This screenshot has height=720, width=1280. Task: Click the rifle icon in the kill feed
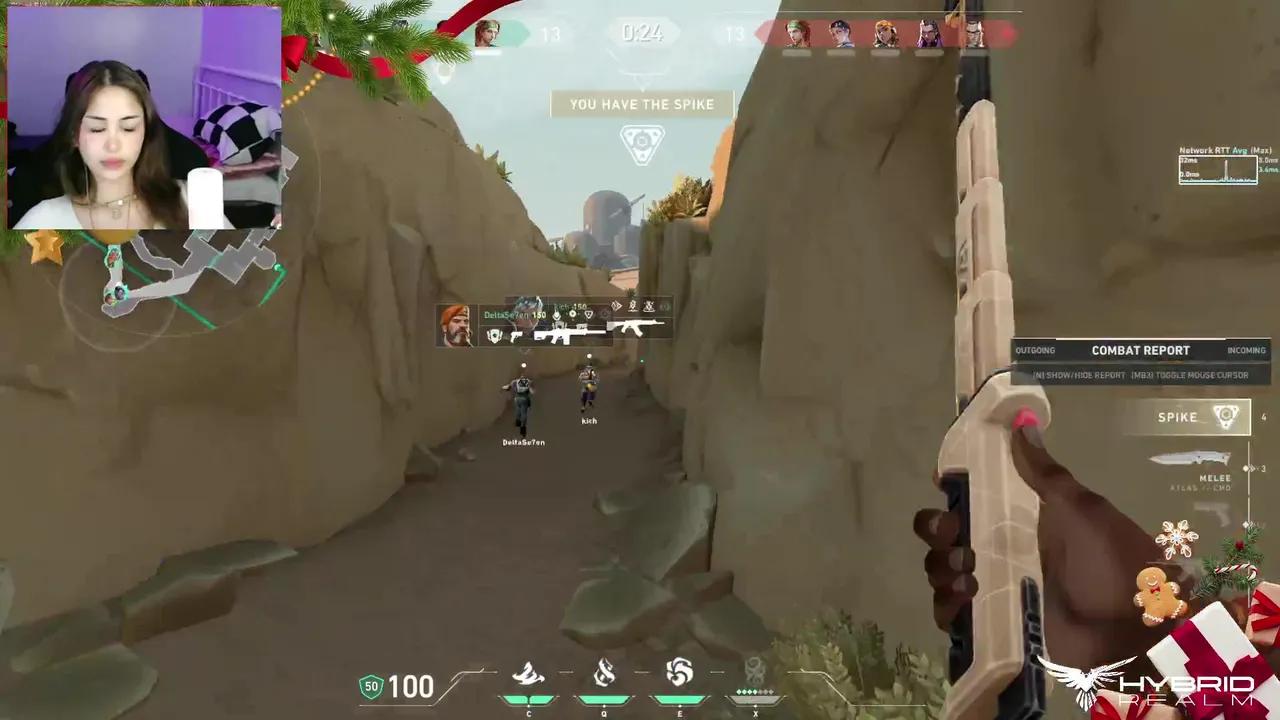640,325
